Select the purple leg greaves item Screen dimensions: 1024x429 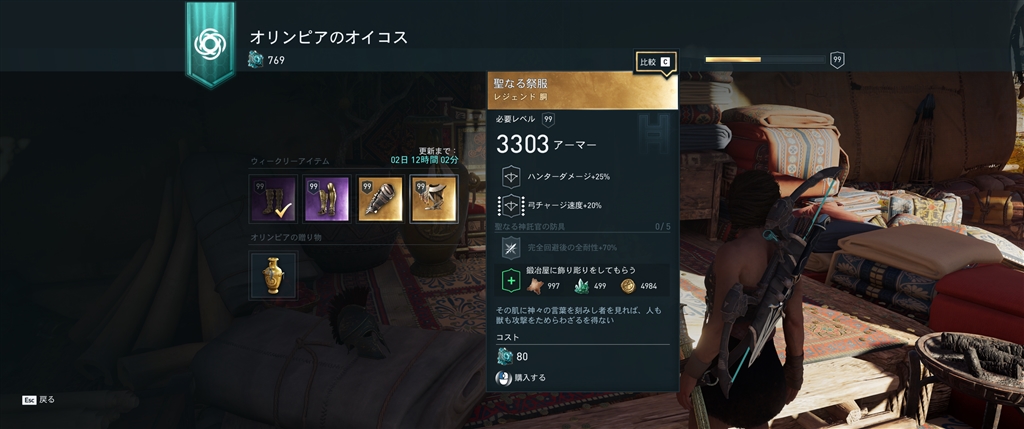coord(327,199)
